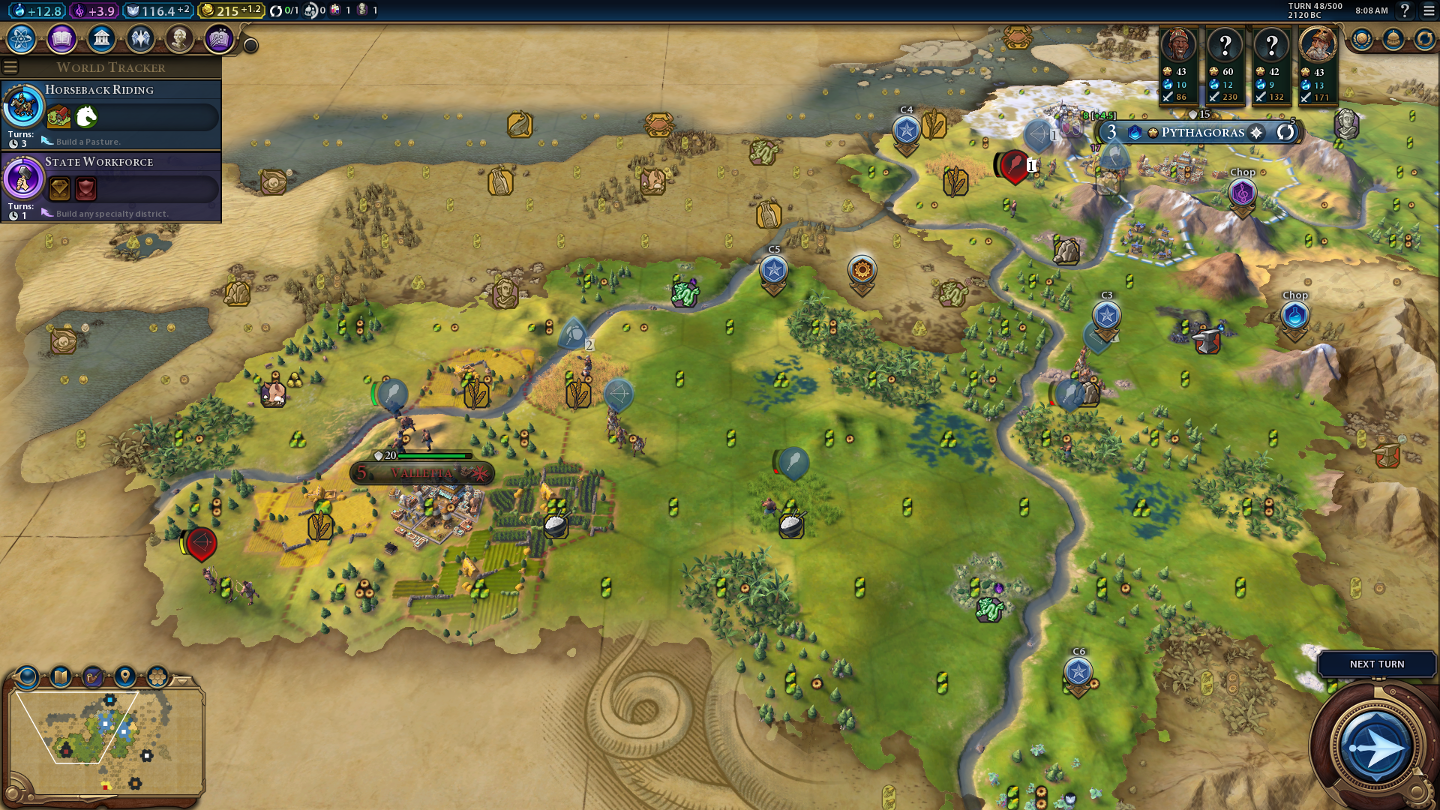Image resolution: width=1440 pixels, height=810 pixels.
Task: Show the Great People screen
Action: tap(180, 39)
